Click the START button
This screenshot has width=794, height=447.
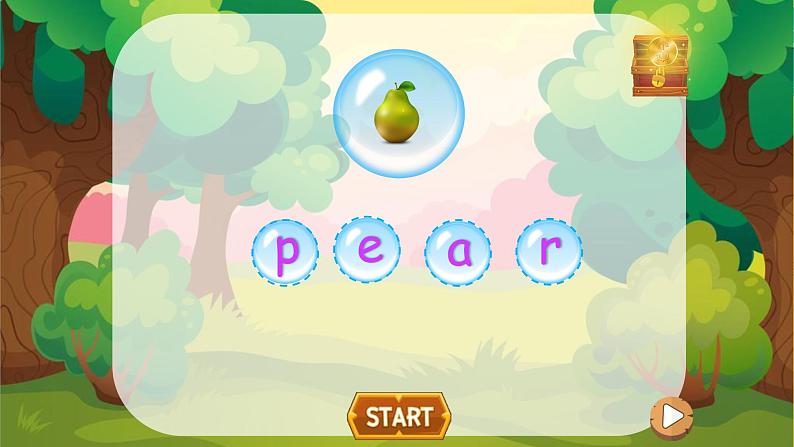pos(398,415)
